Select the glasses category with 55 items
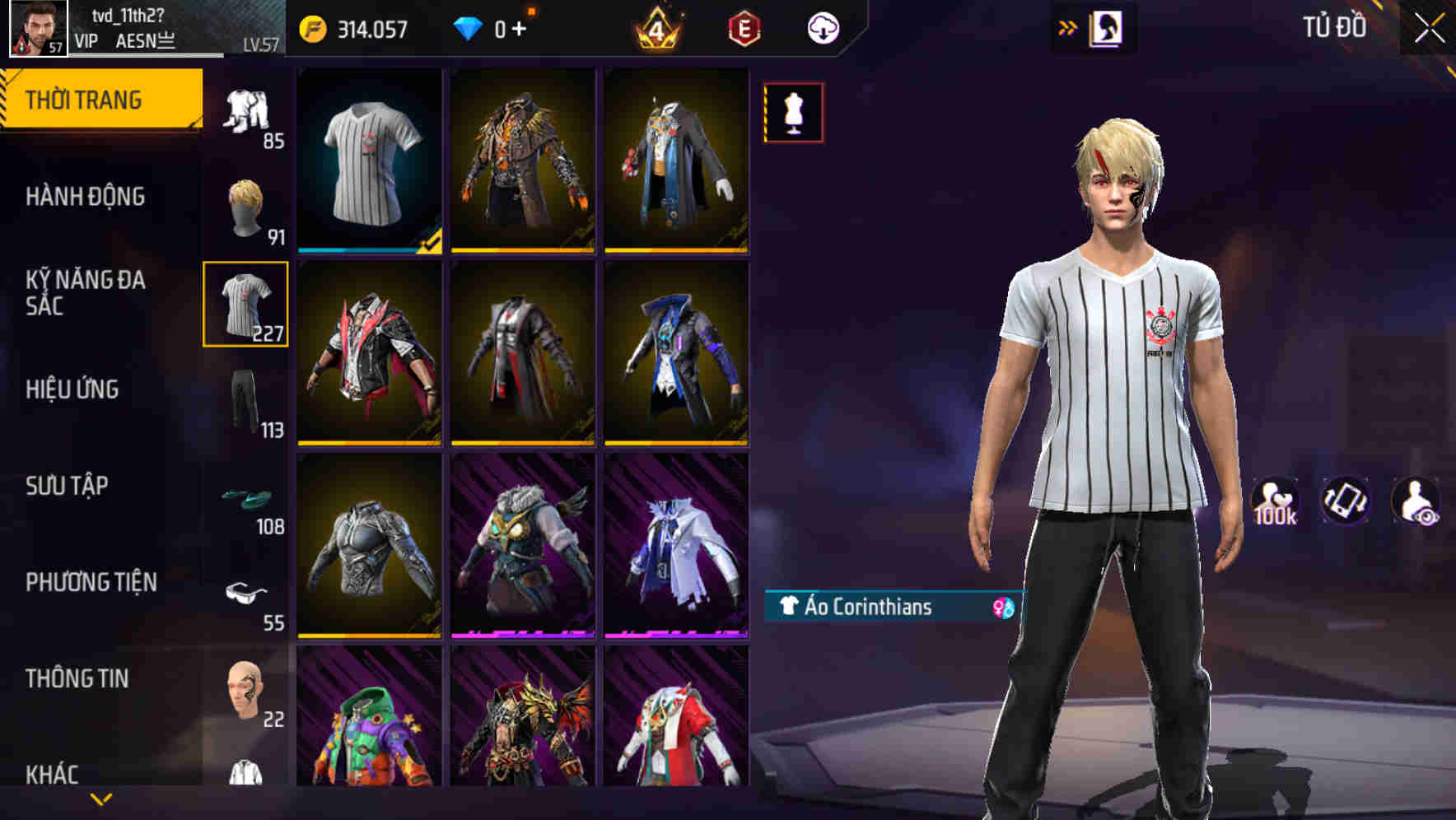1456x820 pixels. click(x=246, y=593)
